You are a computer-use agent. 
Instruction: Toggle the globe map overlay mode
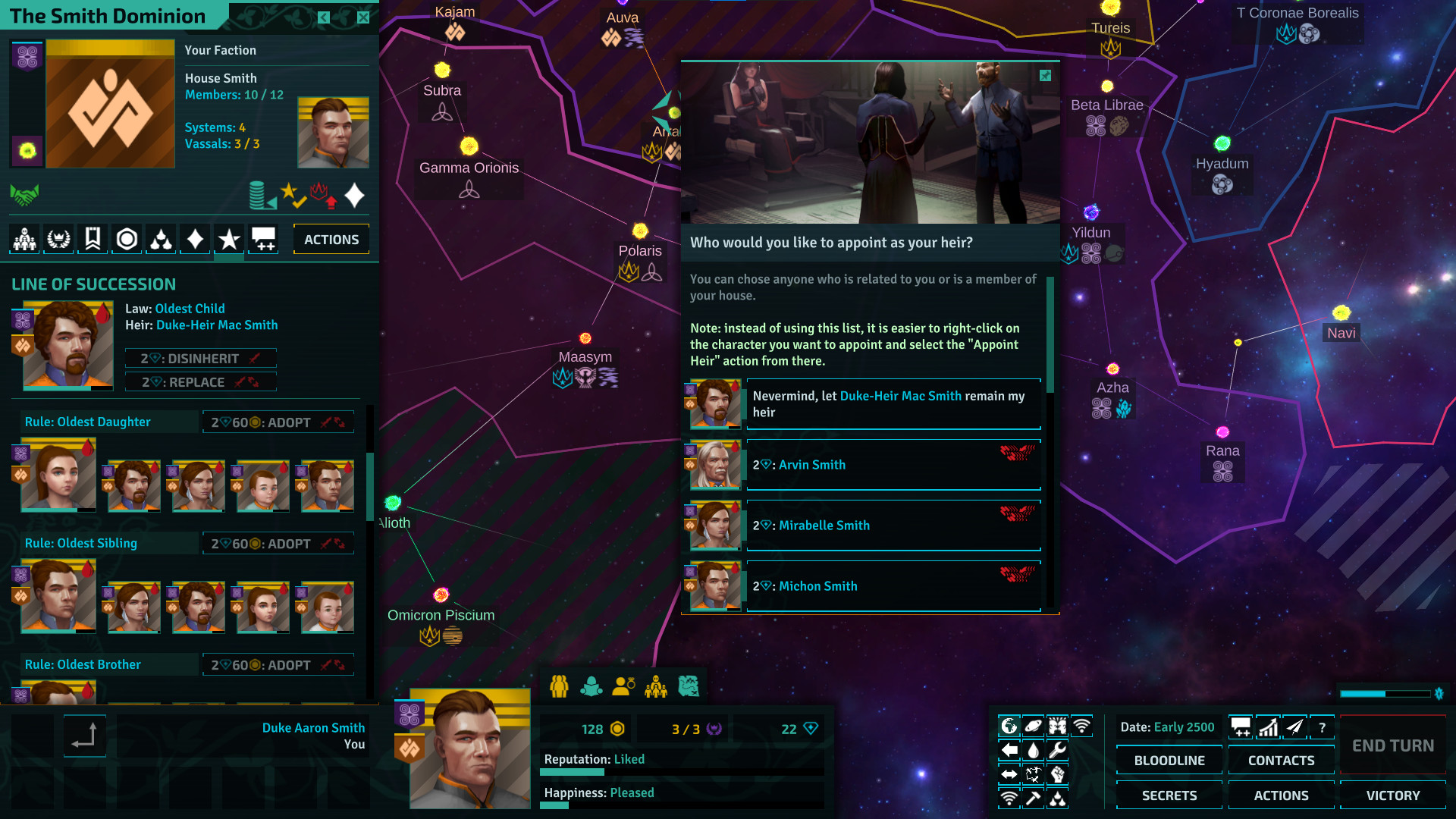pyautogui.click(x=1009, y=726)
